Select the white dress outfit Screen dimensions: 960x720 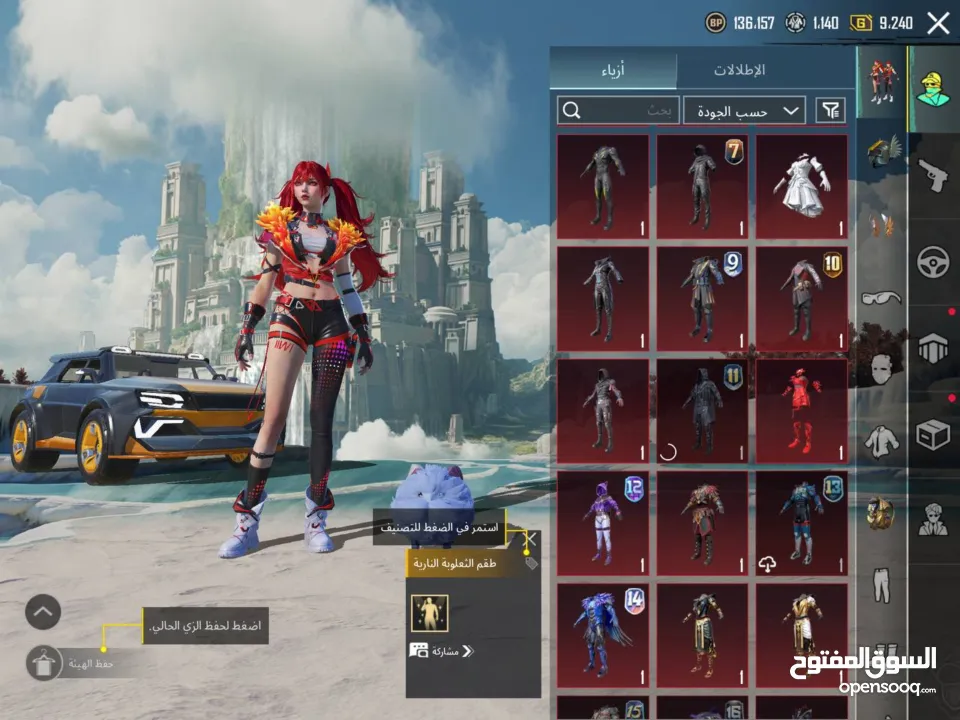coord(801,186)
